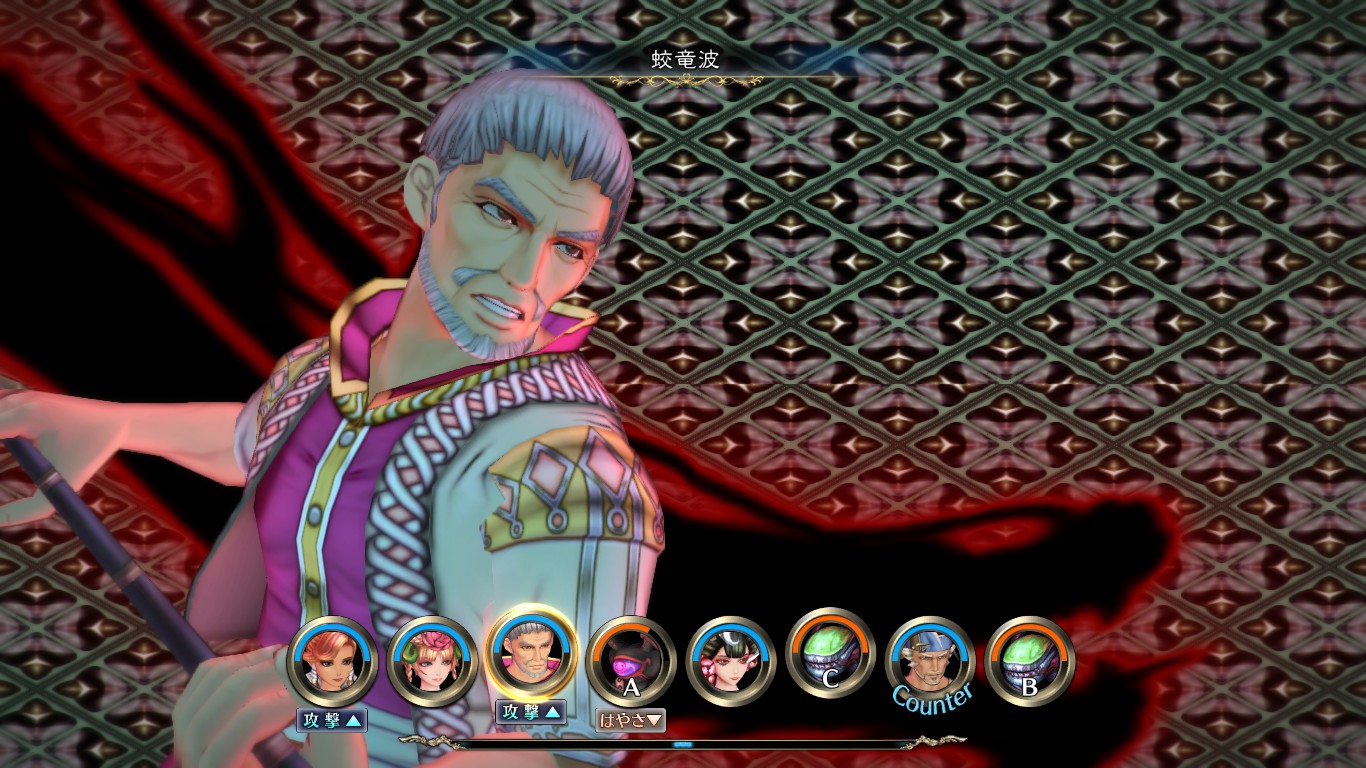Select enemy A's purple-eyed portrait
Viewport: 1366px width, 768px height.
(631, 661)
